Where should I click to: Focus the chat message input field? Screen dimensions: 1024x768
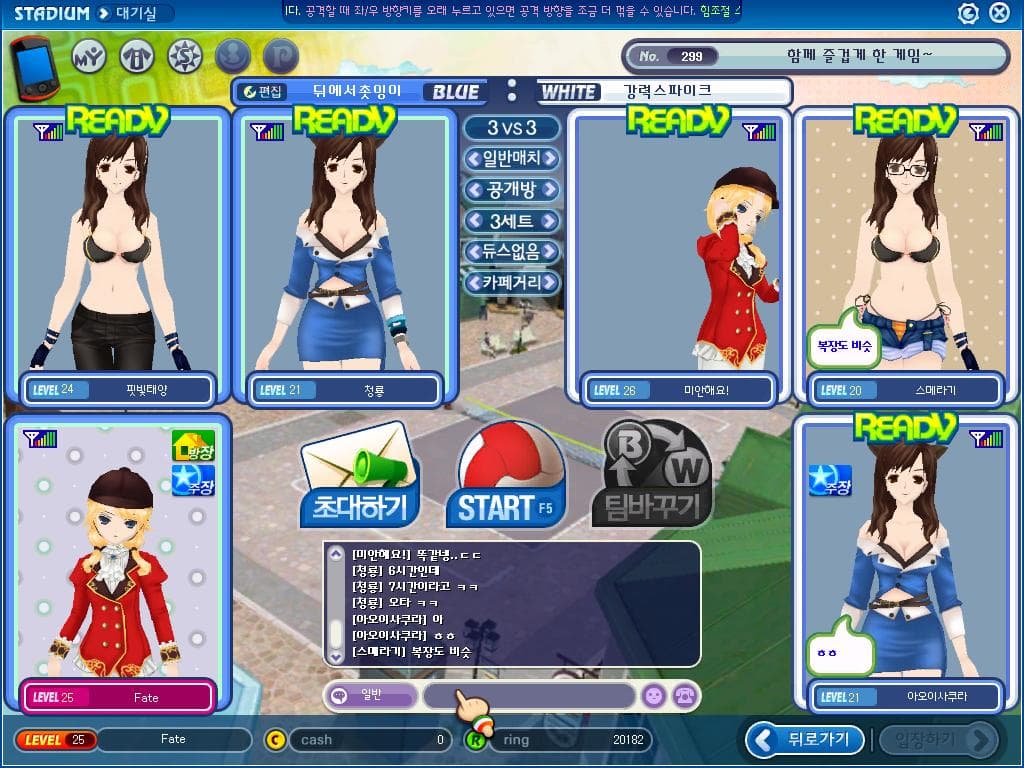(530, 696)
